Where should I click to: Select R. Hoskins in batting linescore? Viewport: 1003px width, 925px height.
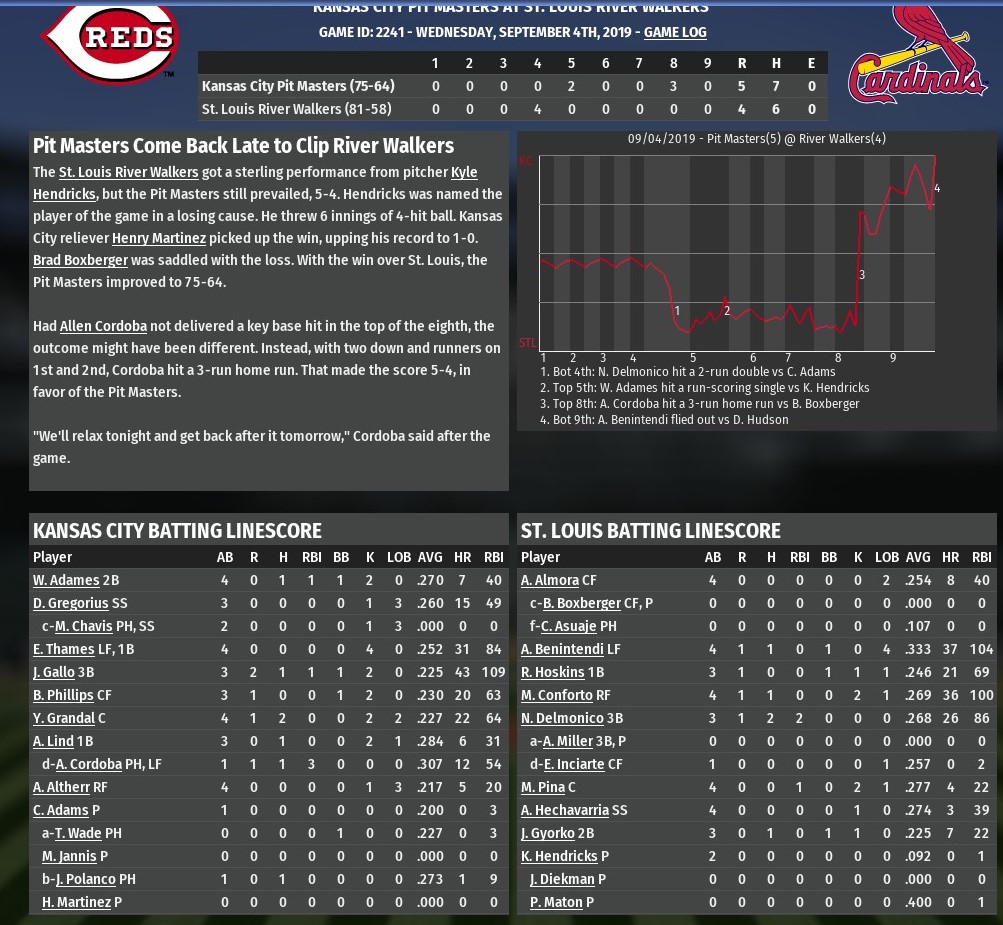pos(553,672)
